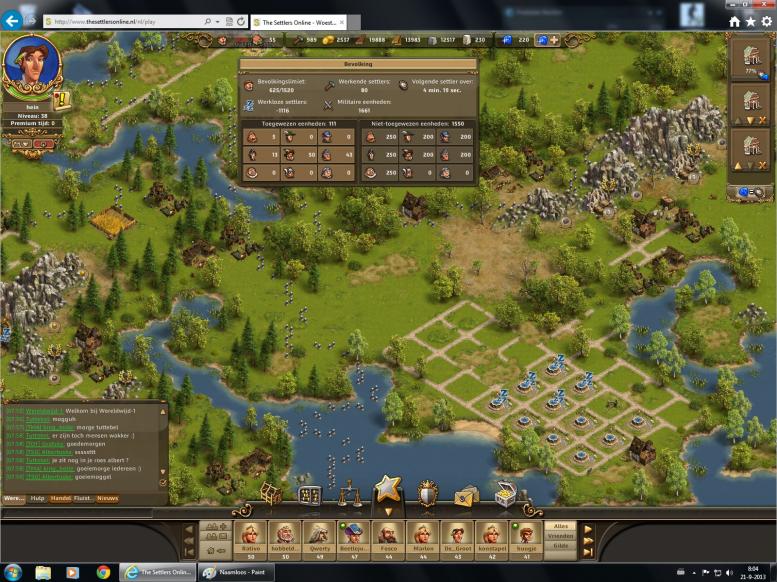Select friend Fosco in the friends bar
The height and width of the screenshot is (582, 777).
[388, 535]
